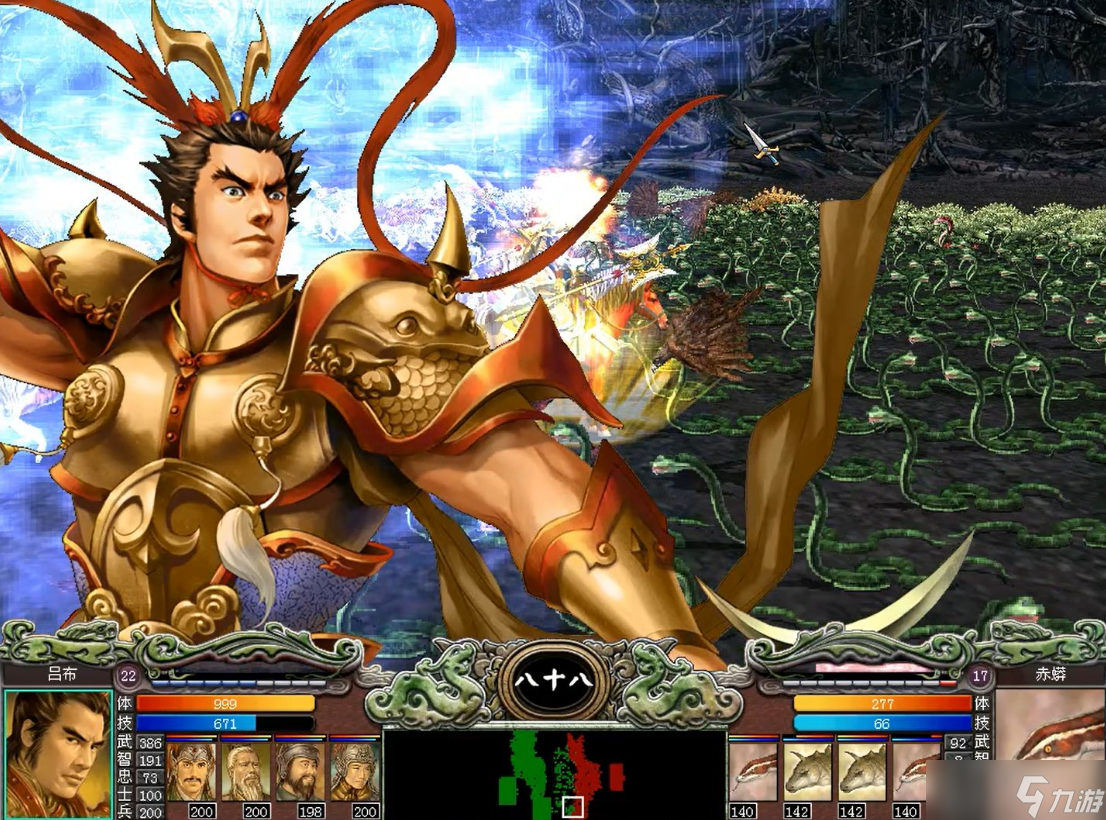Select the young clean-shaven helmeted officer
1106x820 pixels.
(355, 770)
